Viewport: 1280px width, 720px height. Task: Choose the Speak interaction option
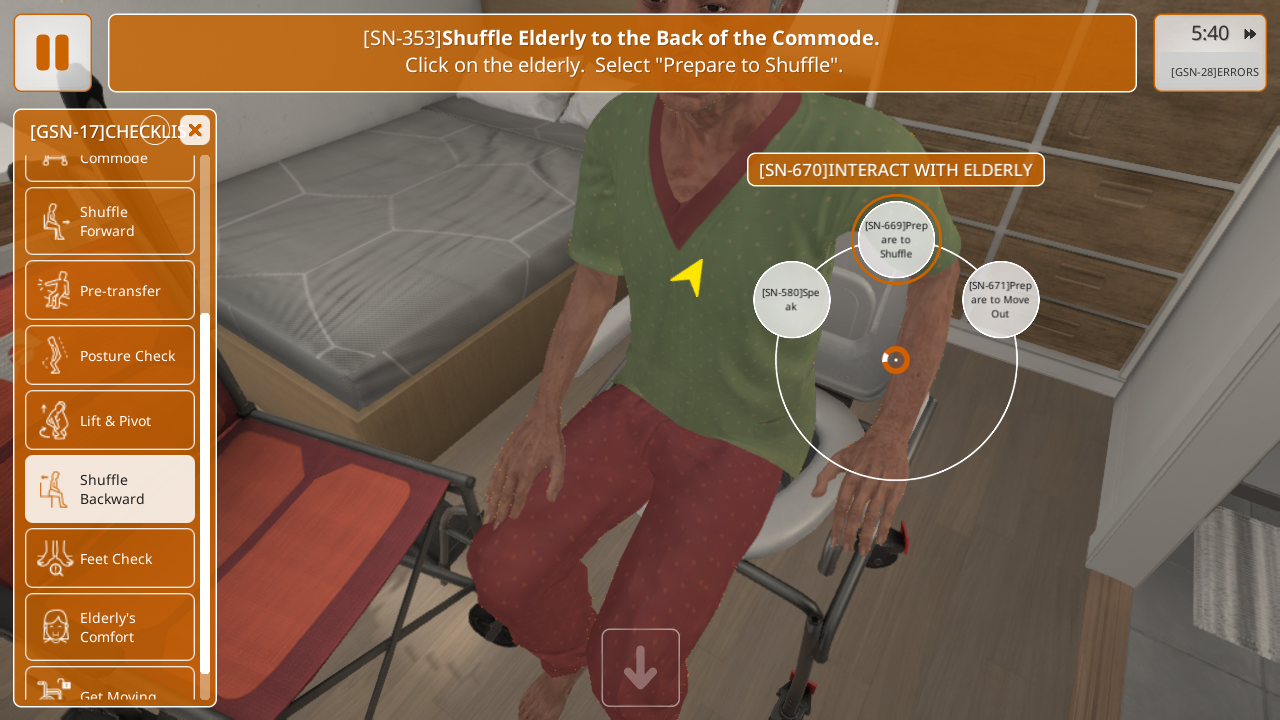point(791,299)
